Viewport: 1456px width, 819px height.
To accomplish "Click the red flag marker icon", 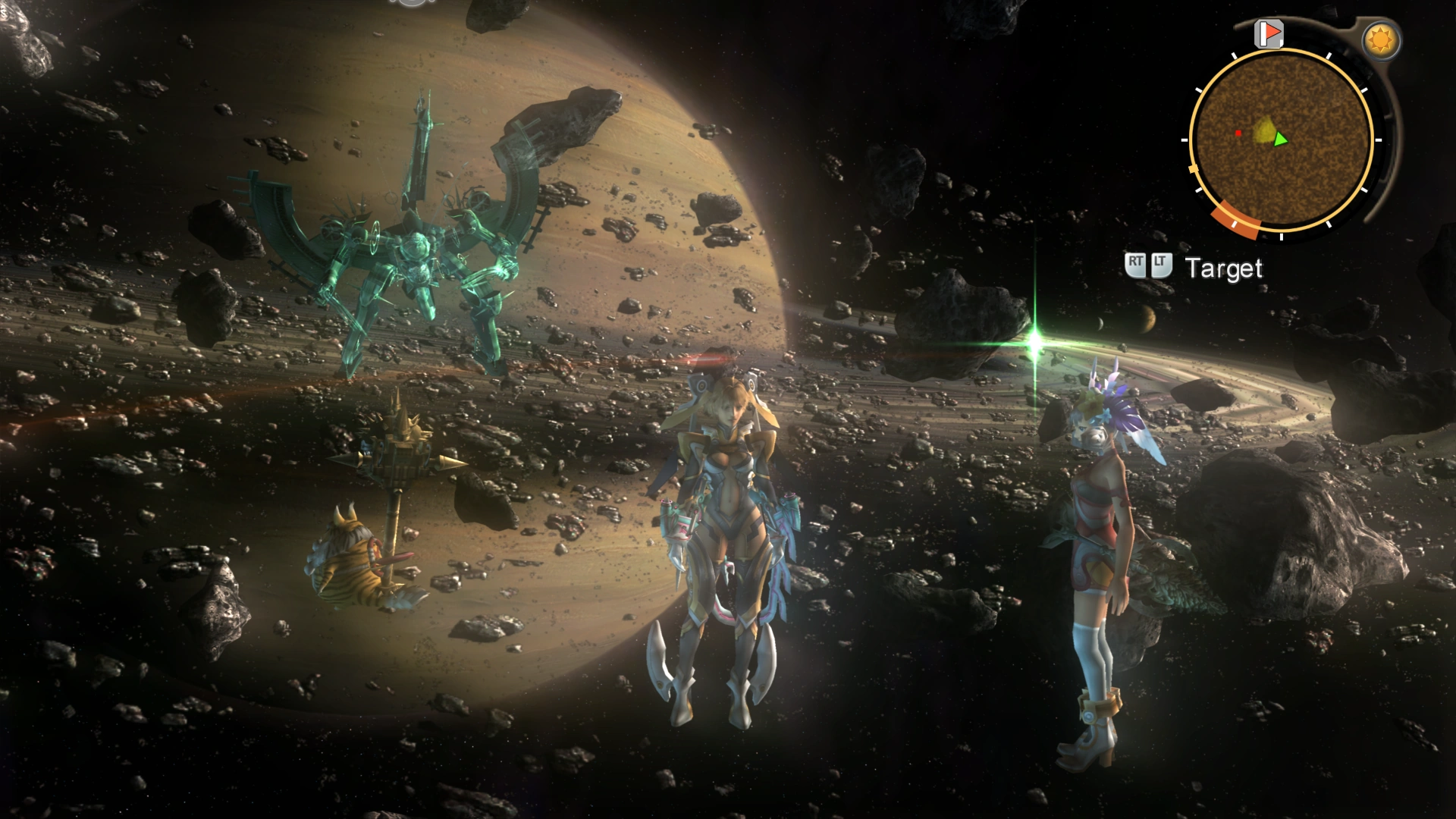I will (x=1268, y=33).
